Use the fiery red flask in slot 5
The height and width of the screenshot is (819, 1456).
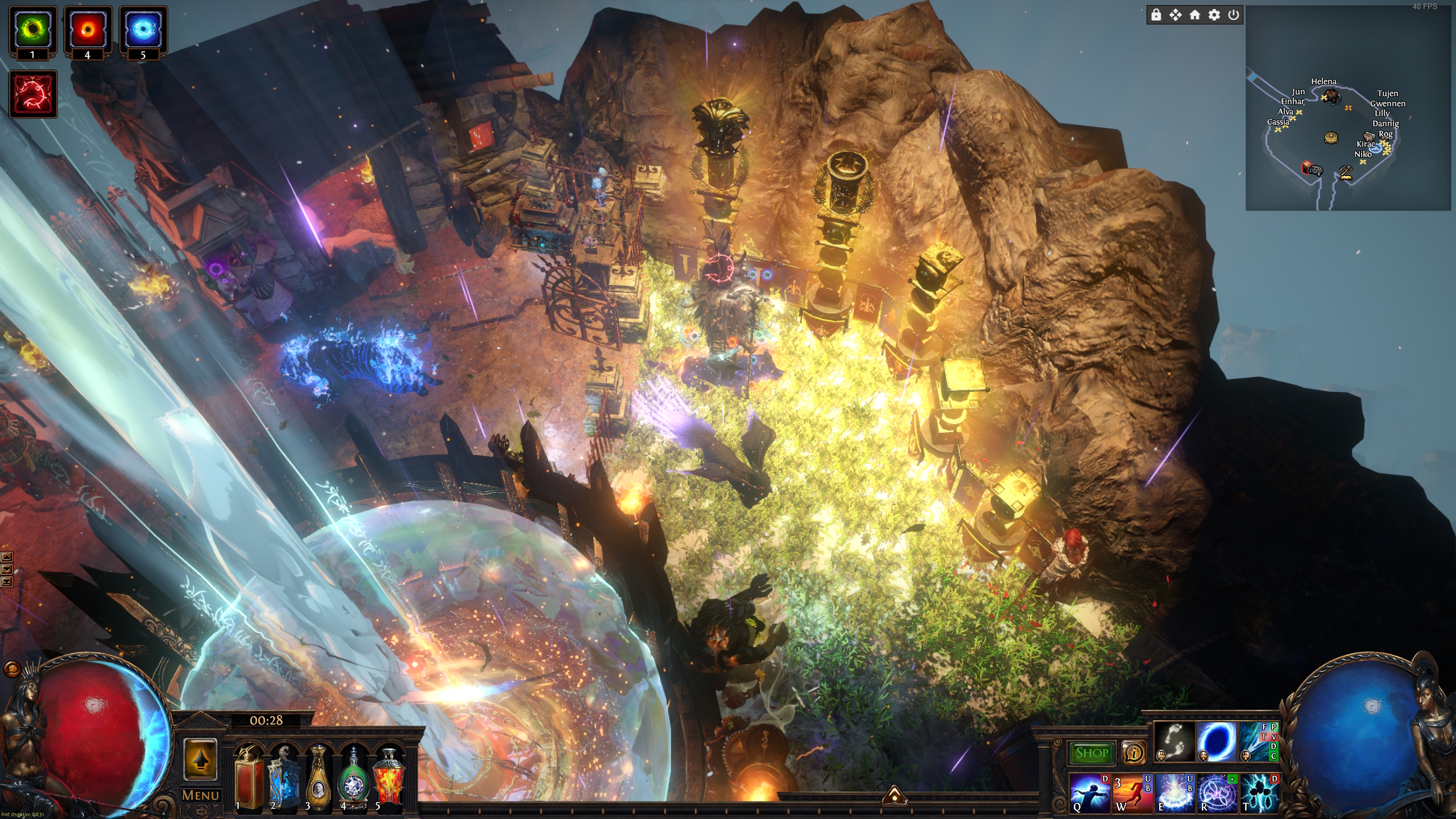click(x=388, y=777)
